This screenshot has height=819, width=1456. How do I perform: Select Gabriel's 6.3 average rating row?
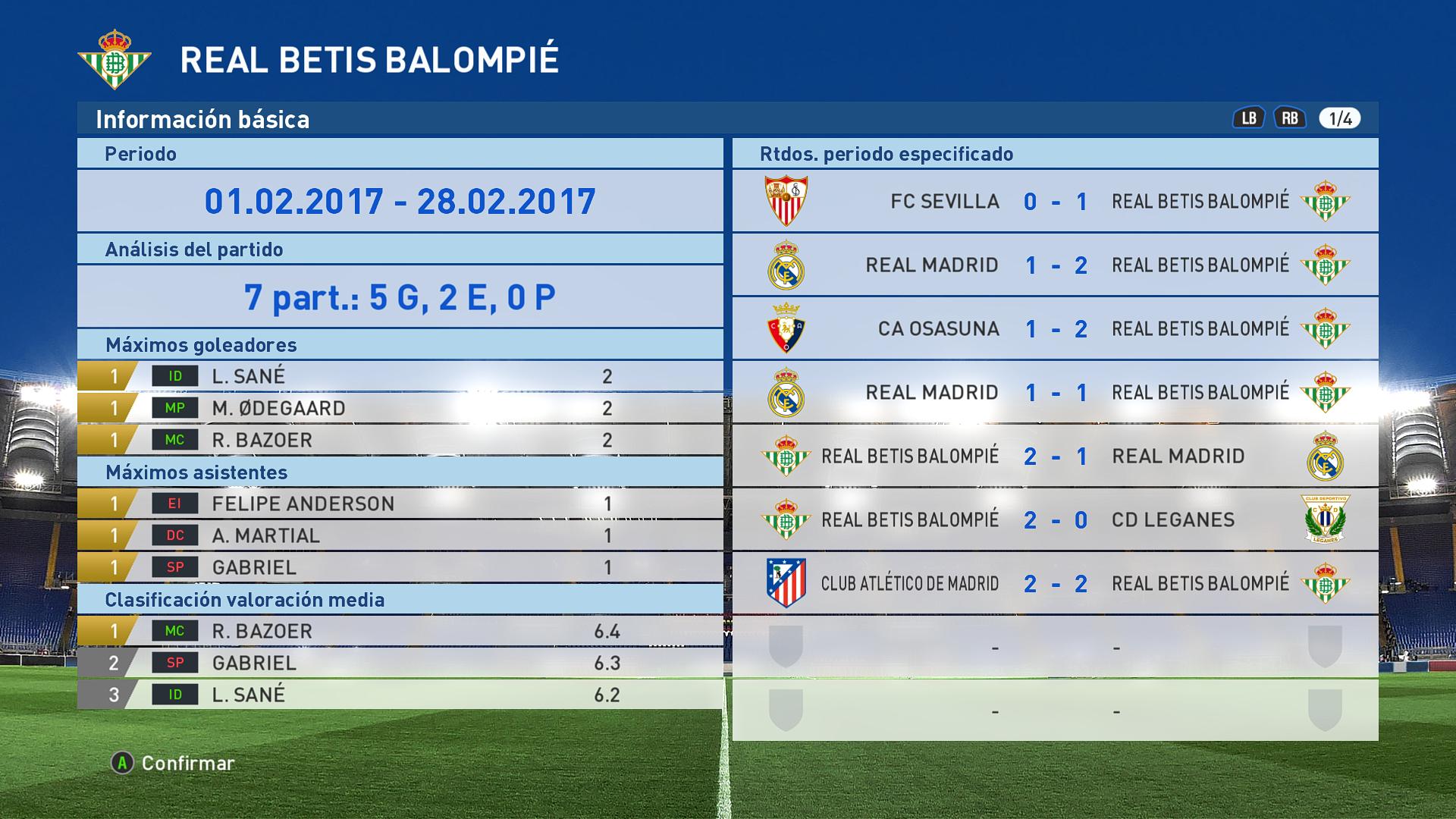pyautogui.click(x=400, y=663)
